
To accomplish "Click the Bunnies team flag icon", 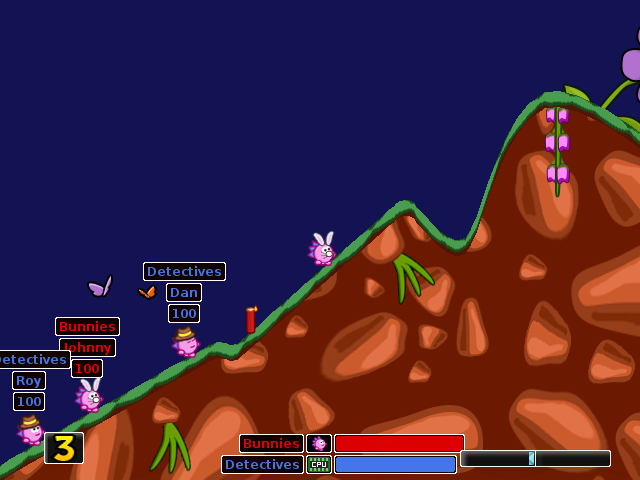I will click(319, 443).
